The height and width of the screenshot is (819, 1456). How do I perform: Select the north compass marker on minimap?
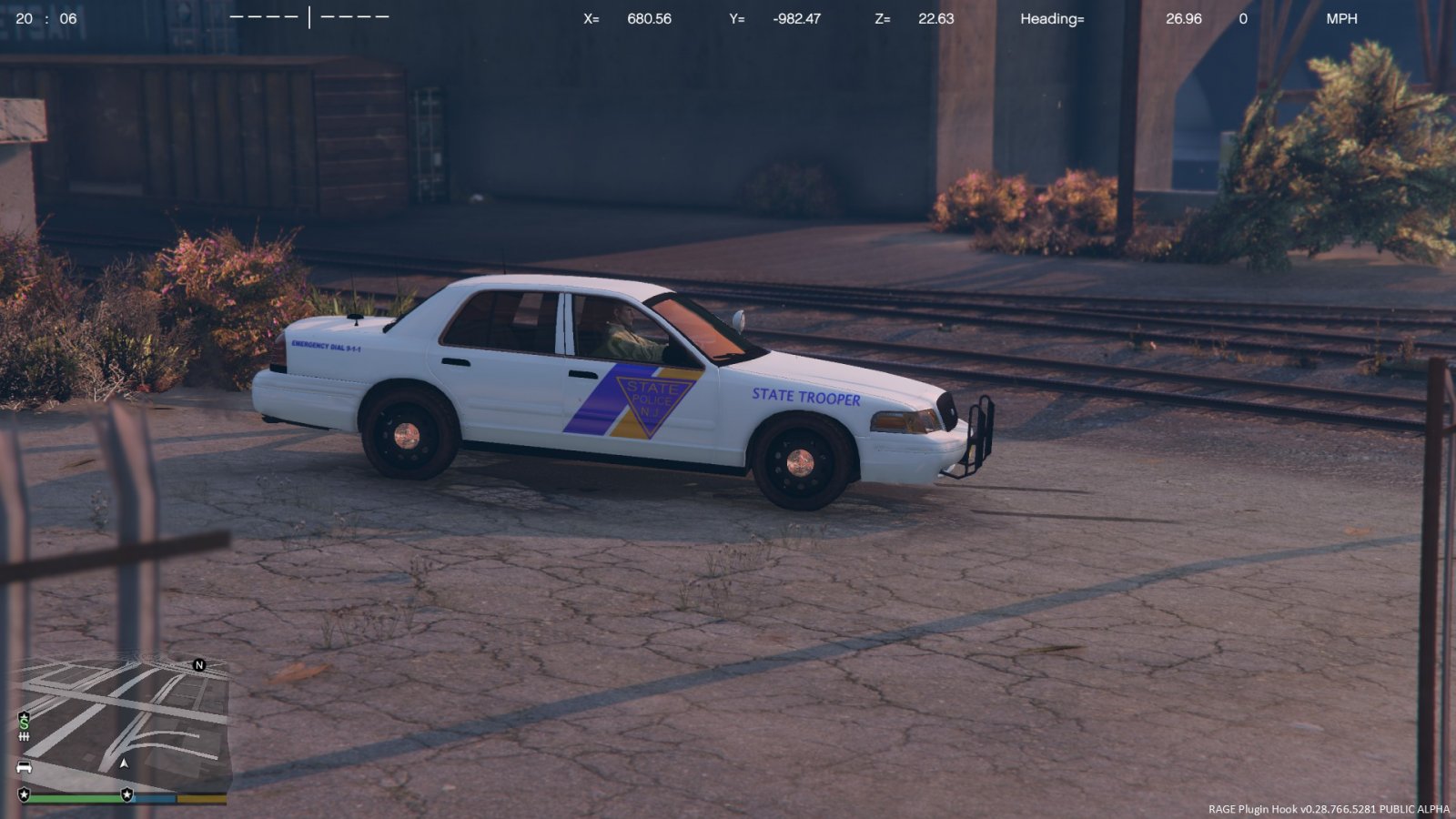tap(199, 665)
